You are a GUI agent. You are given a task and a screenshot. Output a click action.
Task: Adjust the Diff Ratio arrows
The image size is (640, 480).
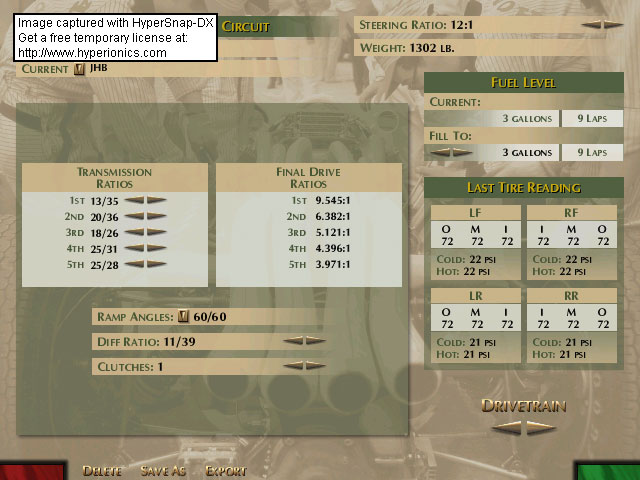pyautogui.click(x=304, y=341)
